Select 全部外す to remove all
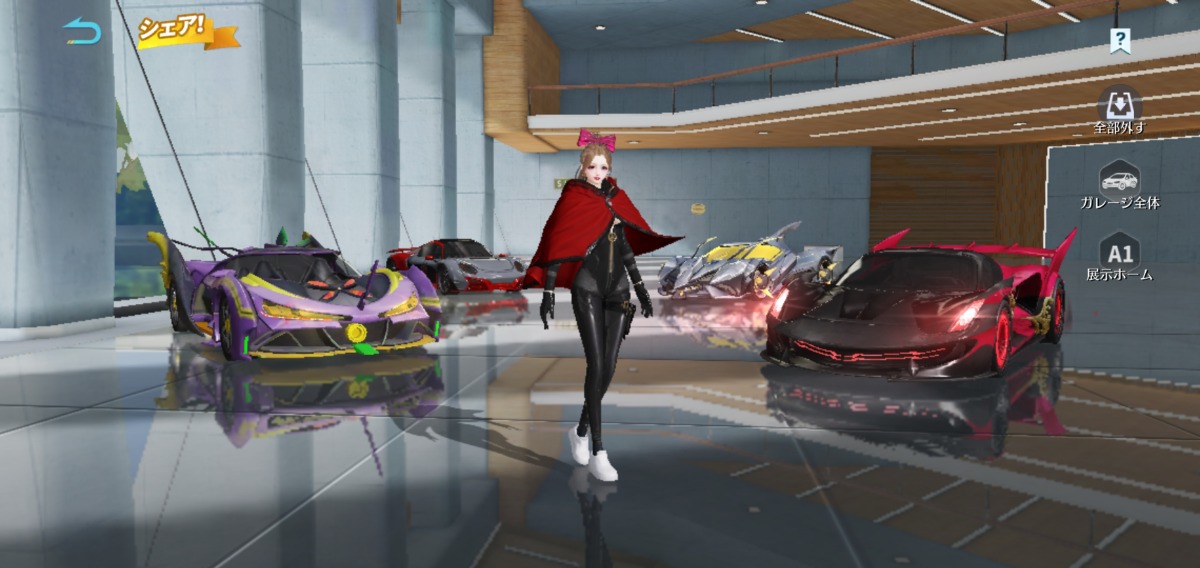This screenshot has height=568, width=1200. (1119, 108)
